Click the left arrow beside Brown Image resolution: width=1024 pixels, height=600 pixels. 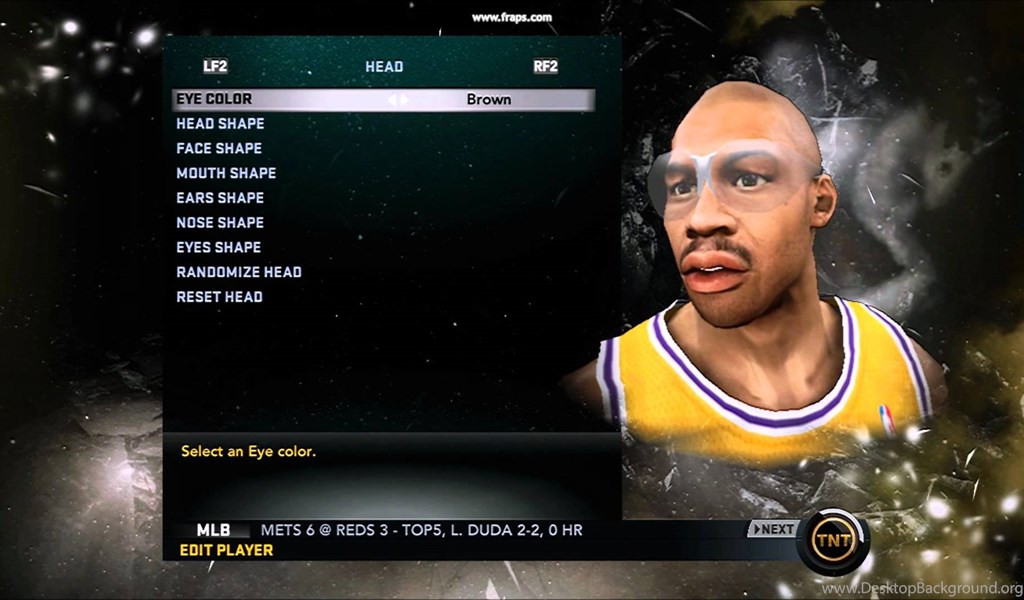pos(393,100)
